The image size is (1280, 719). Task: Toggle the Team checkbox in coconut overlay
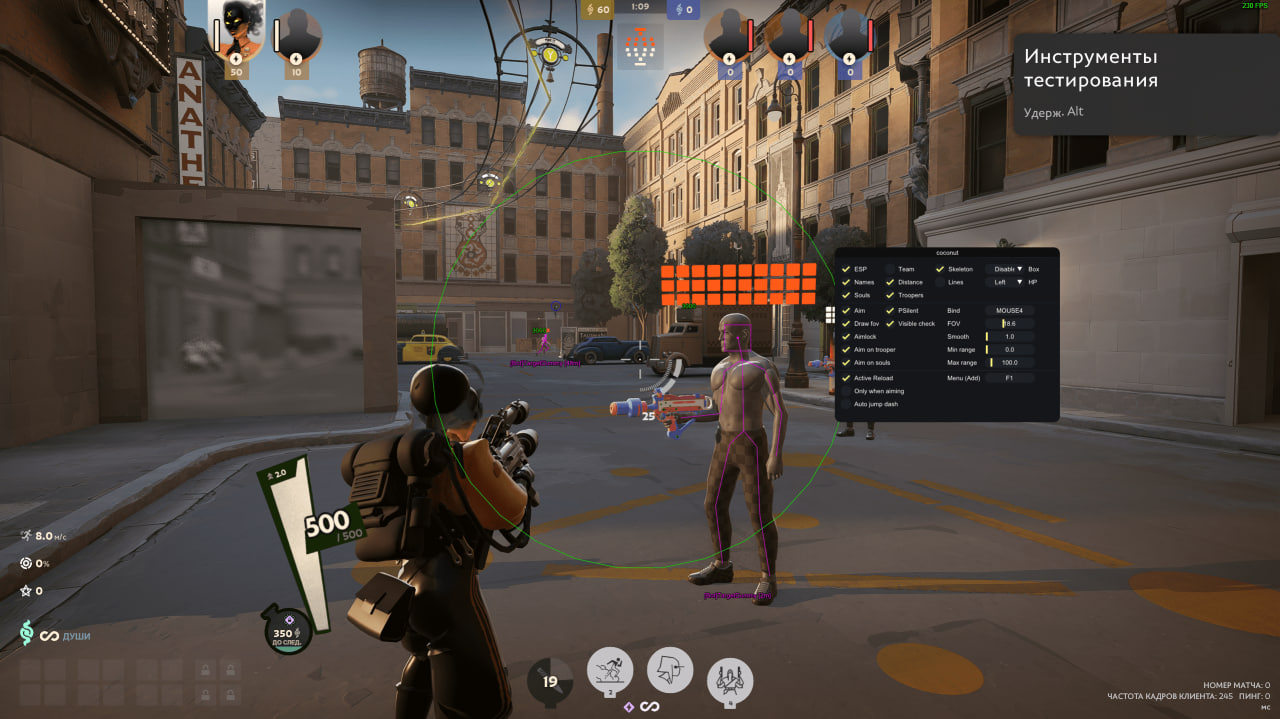pos(890,269)
